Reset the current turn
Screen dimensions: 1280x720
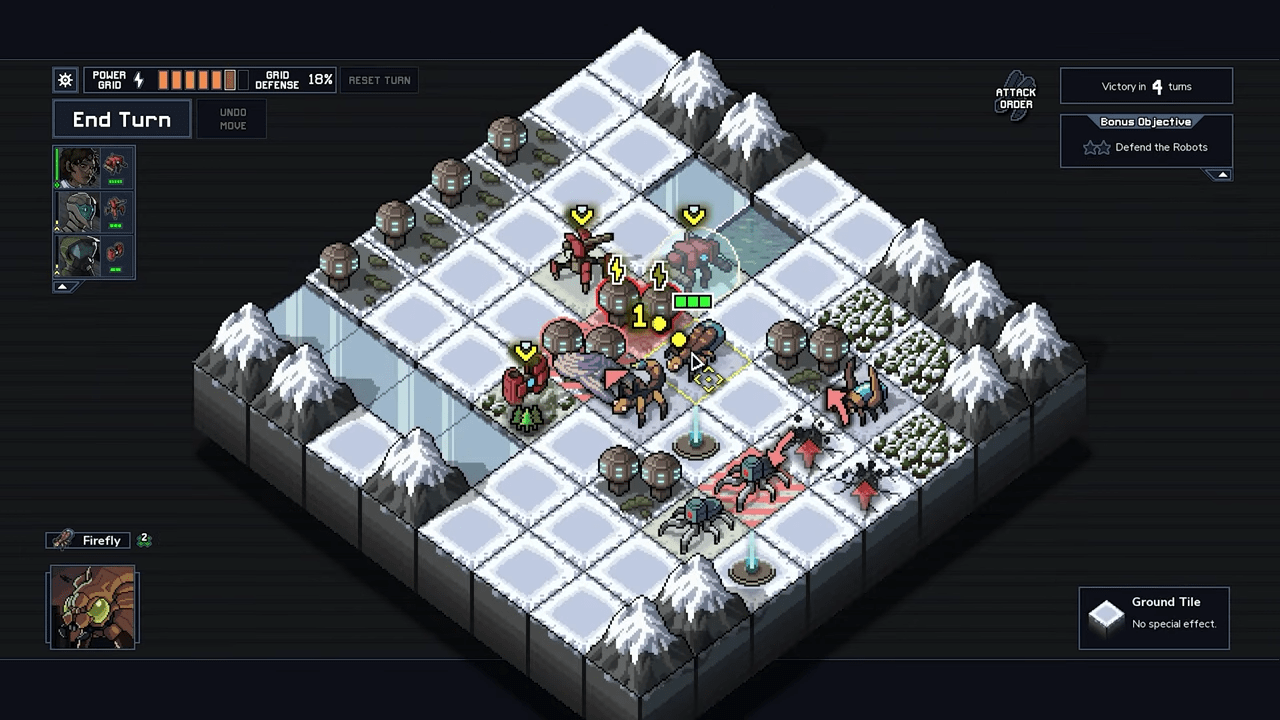click(x=379, y=80)
